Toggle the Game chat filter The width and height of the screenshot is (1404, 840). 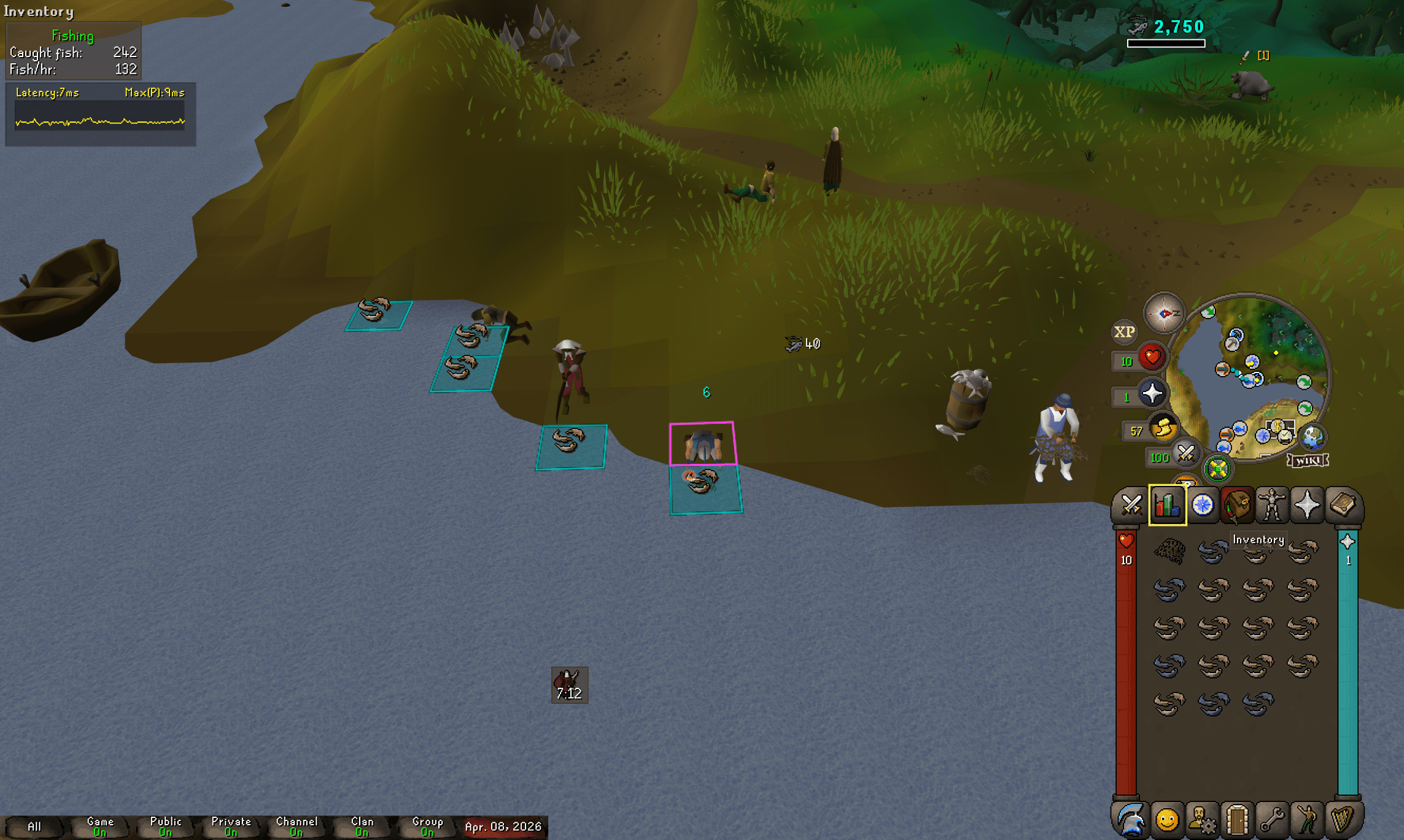[100, 825]
